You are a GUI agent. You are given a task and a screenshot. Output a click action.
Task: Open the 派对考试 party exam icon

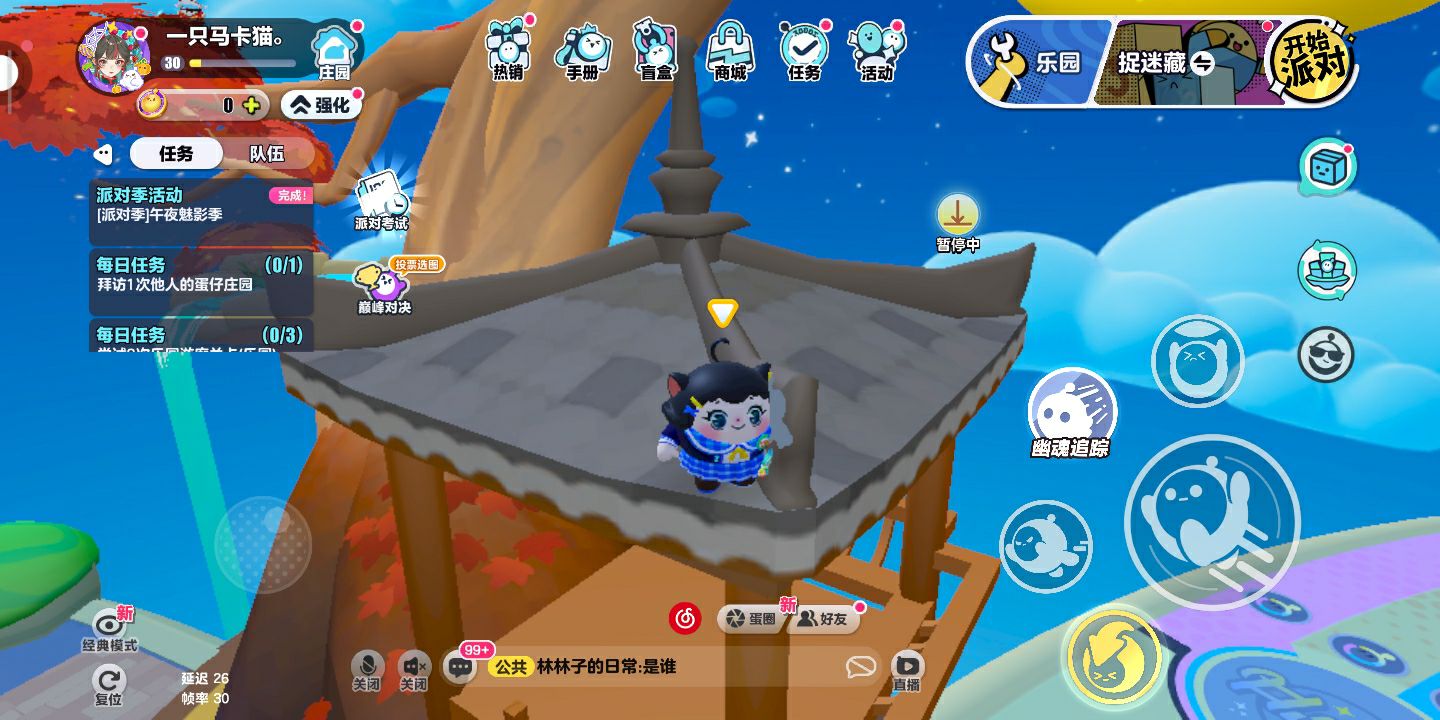coord(381,200)
